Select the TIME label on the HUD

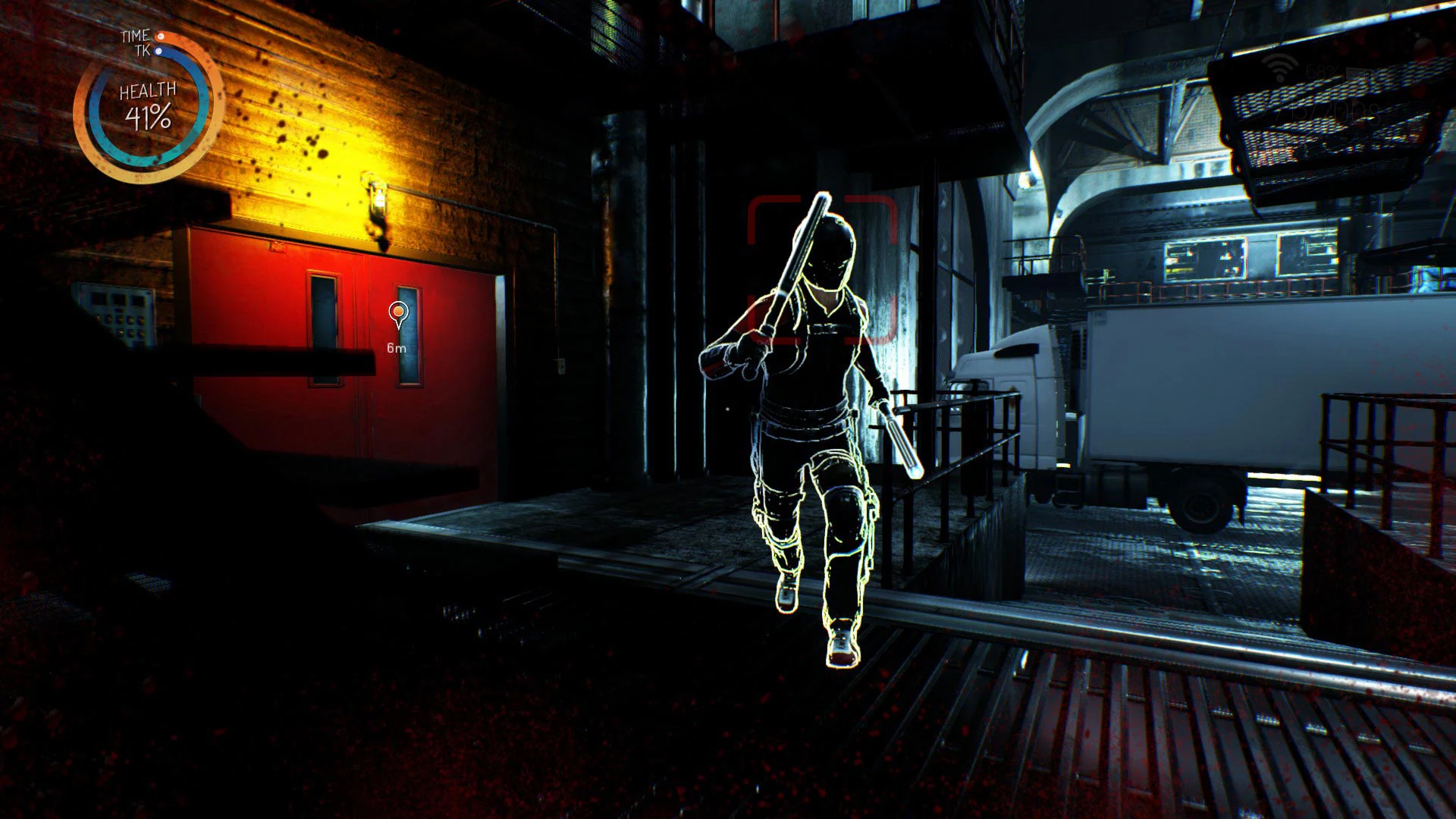[134, 36]
